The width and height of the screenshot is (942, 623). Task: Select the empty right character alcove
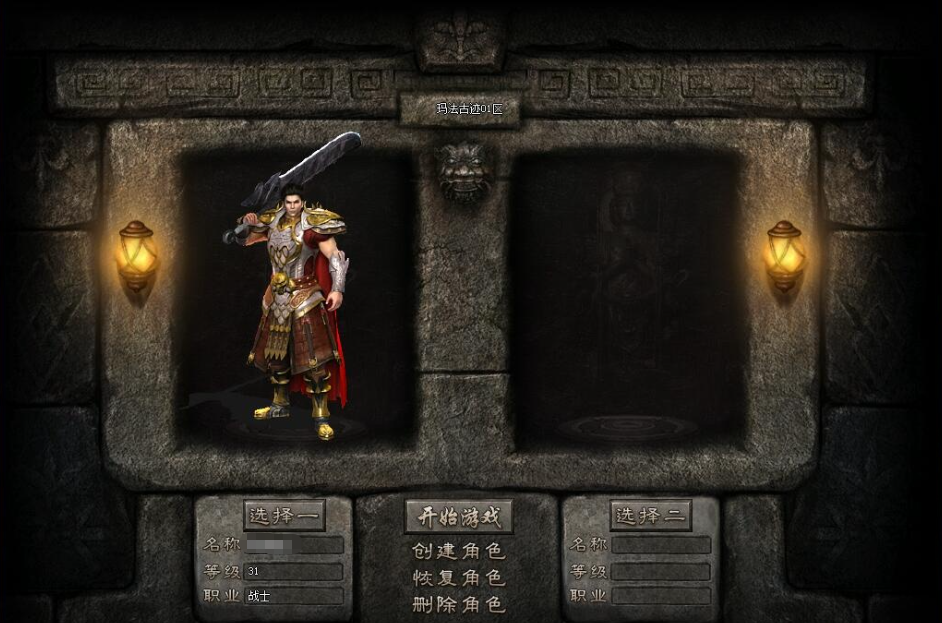point(627,300)
